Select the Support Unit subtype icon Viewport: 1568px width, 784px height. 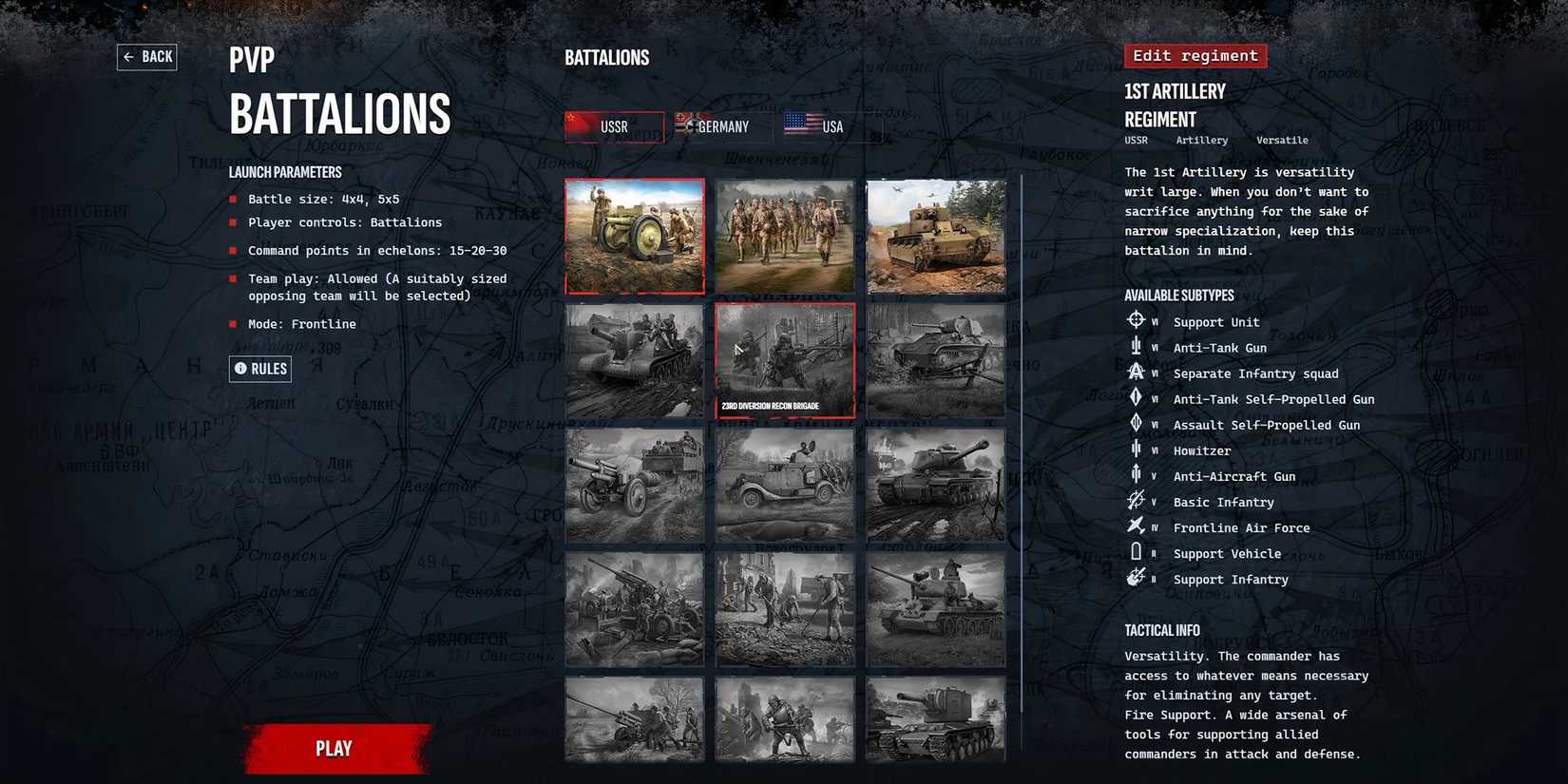coord(1137,320)
